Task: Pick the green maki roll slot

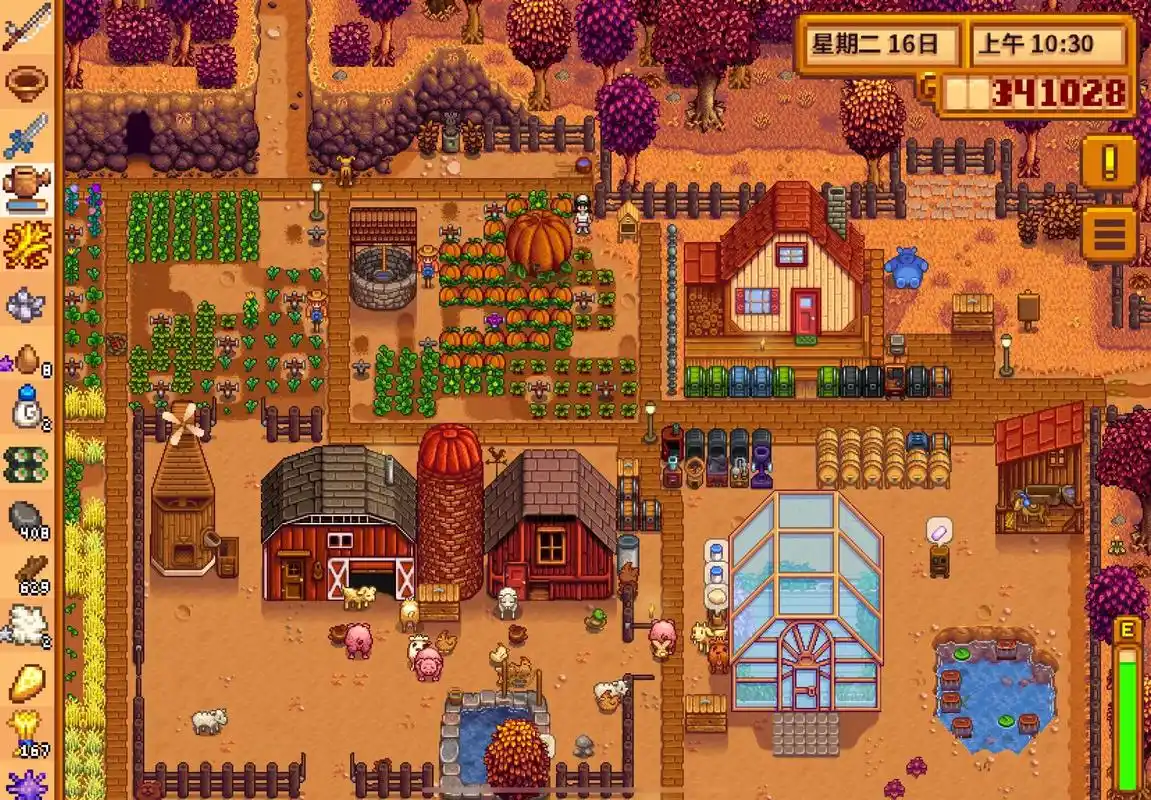Action: (26, 464)
